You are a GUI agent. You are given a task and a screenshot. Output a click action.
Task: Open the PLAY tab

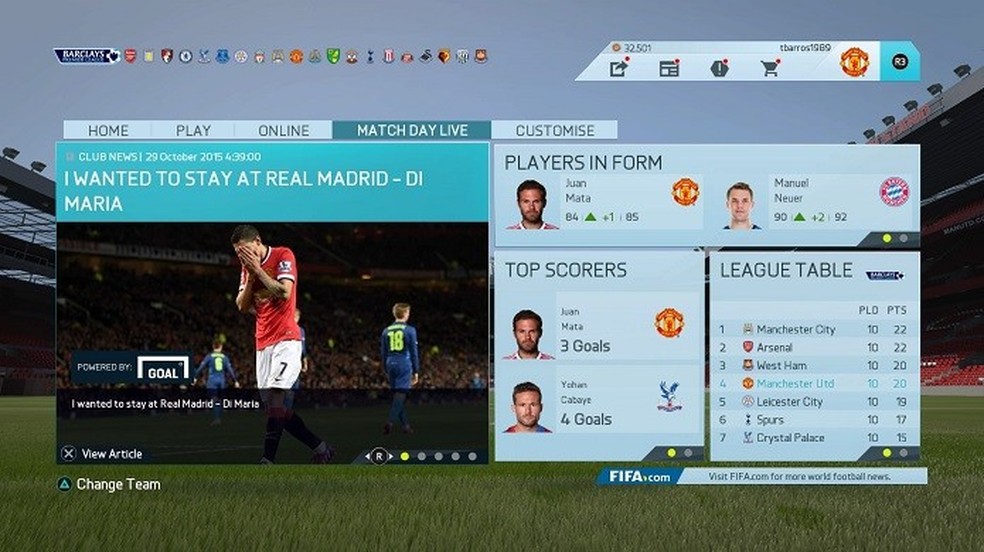pyautogui.click(x=193, y=130)
